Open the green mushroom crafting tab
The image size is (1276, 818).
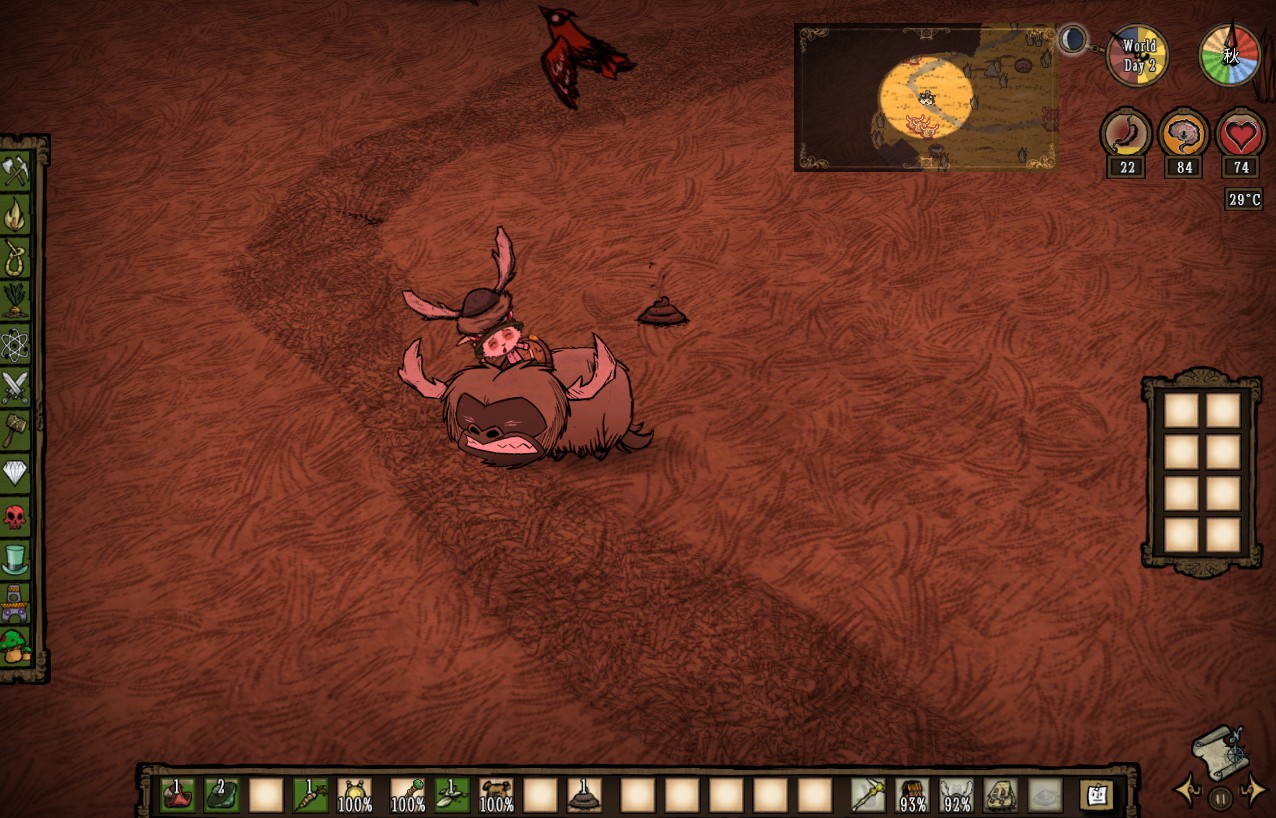pyautogui.click(x=16, y=645)
